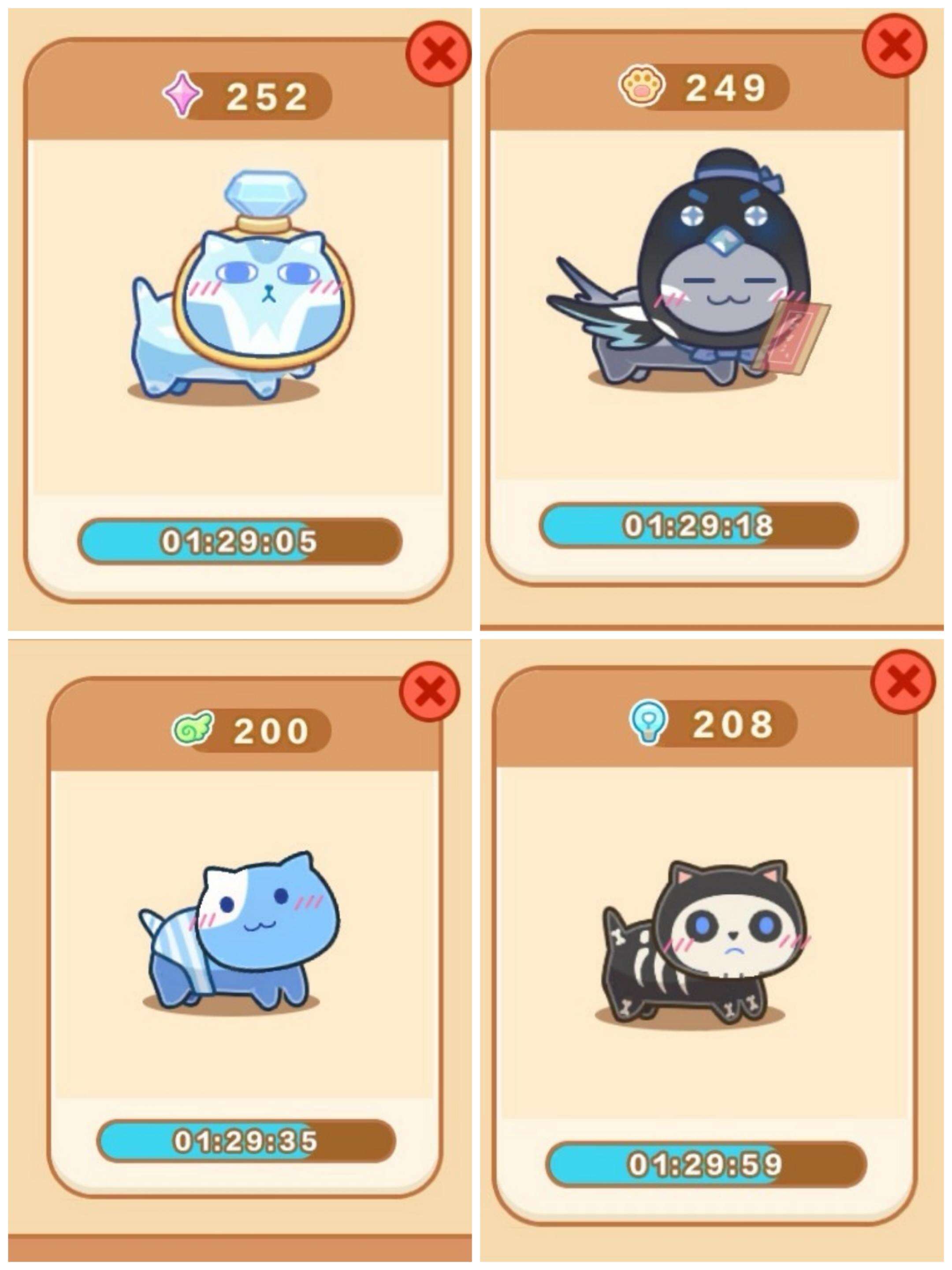This screenshot has width=952, height=1270.
Task: Dismiss the blue striped cat panel
Action: point(430,691)
